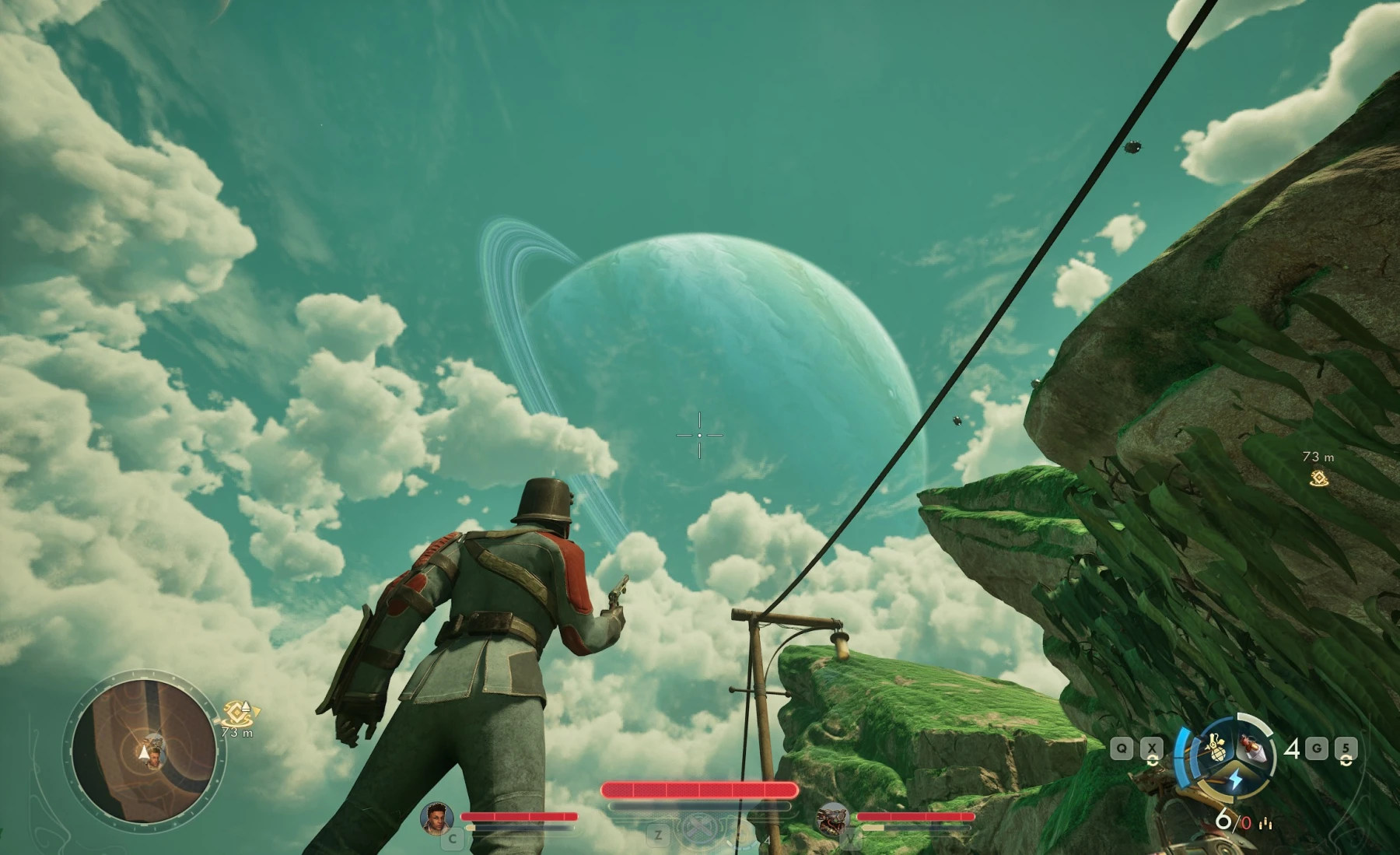Select the ammo bars icon beside 6/0
The image size is (1400, 855).
point(1265,825)
